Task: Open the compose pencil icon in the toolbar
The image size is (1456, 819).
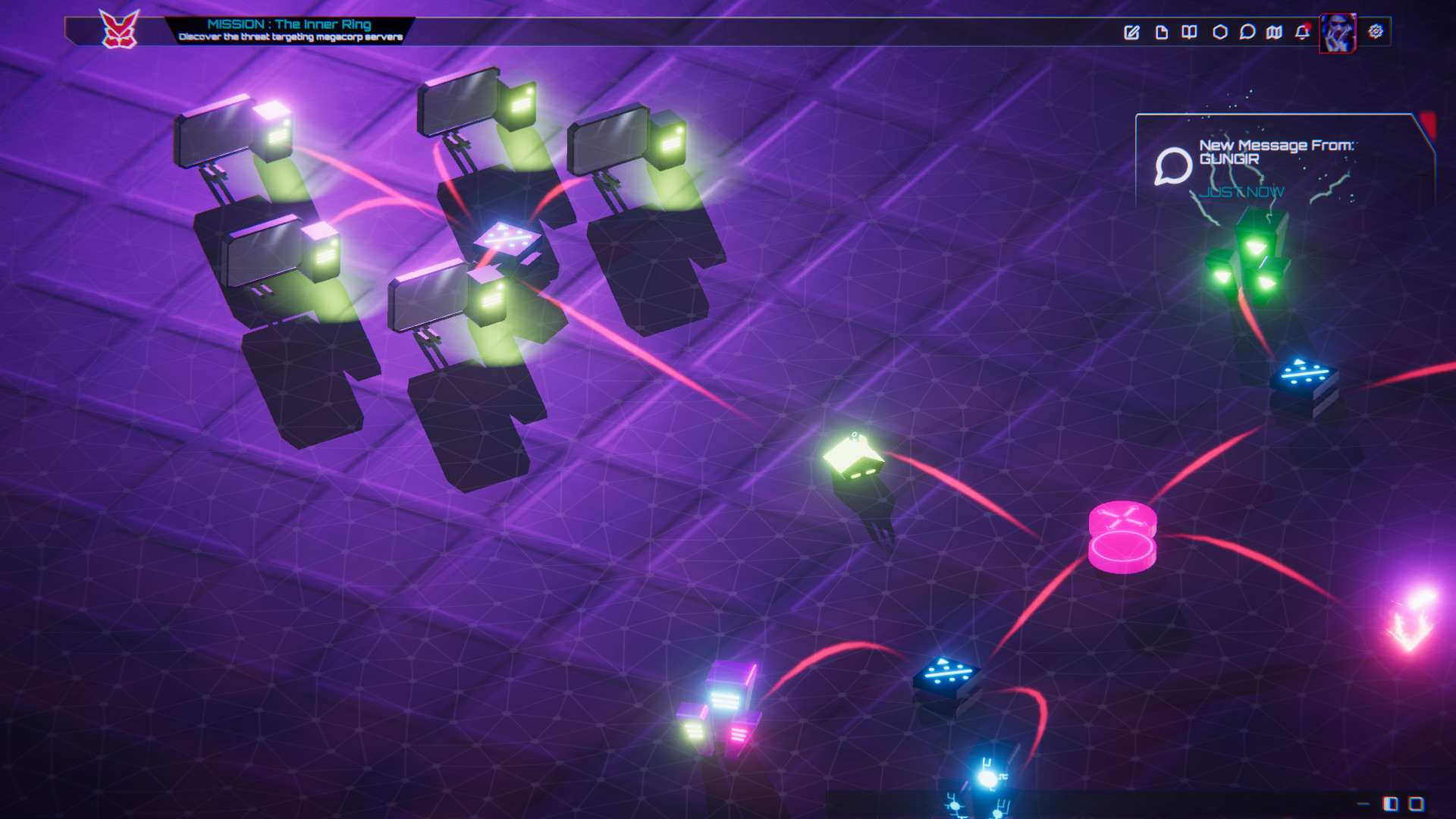Action: point(1132,33)
